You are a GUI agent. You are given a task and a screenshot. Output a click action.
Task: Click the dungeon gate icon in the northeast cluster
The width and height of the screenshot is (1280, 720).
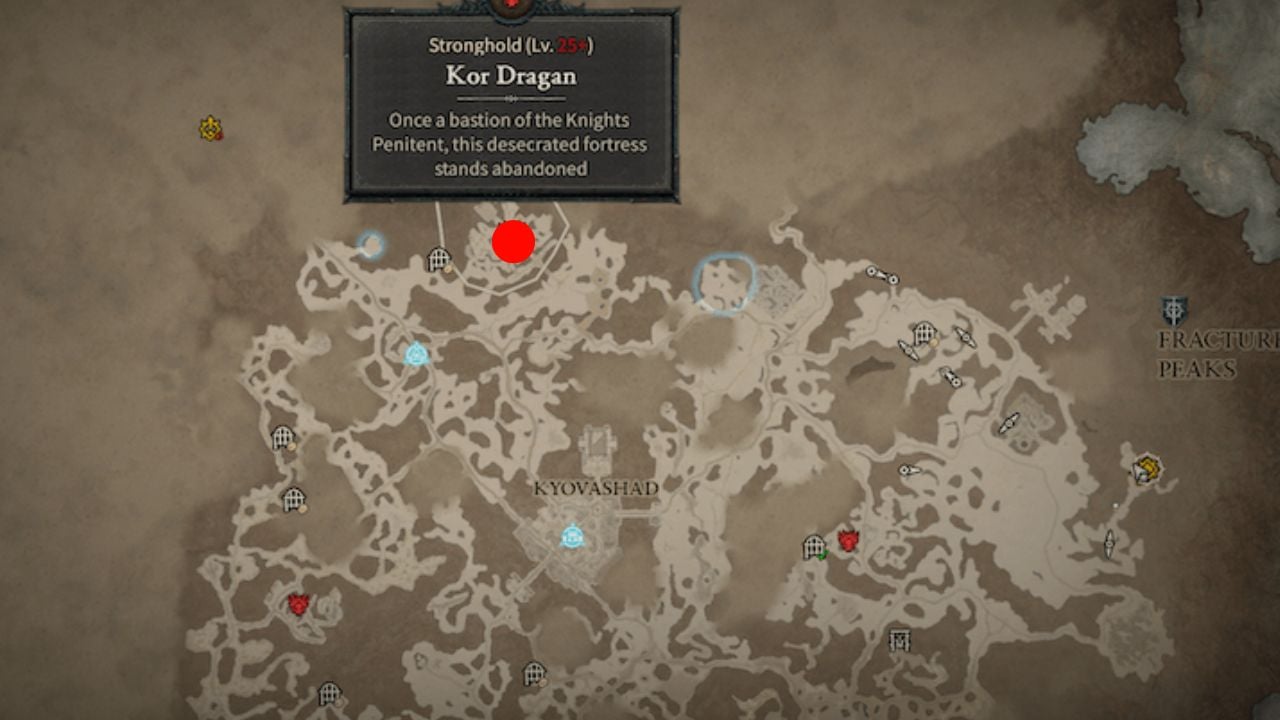[923, 333]
